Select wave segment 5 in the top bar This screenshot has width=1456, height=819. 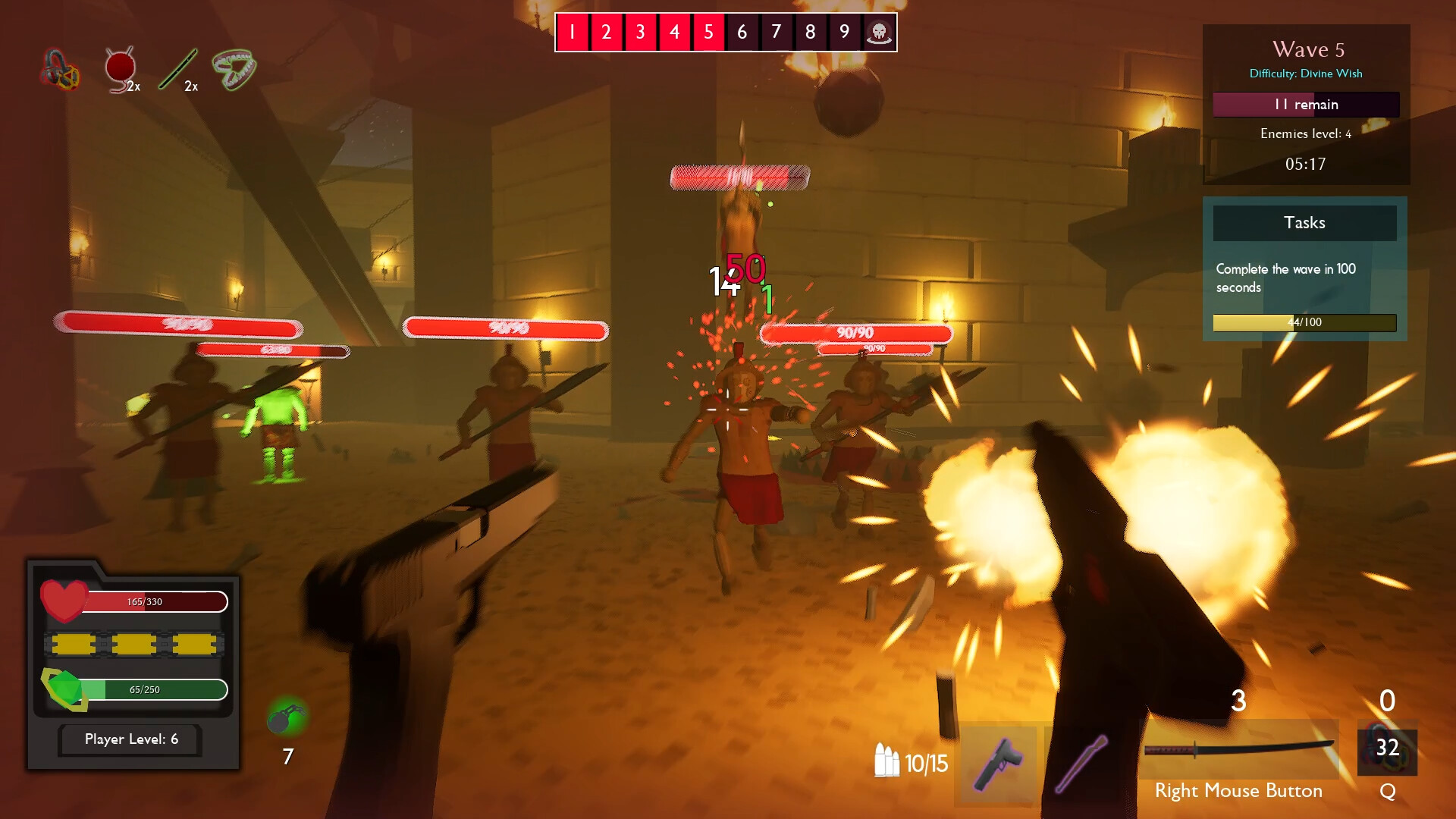pyautogui.click(x=708, y=32)
